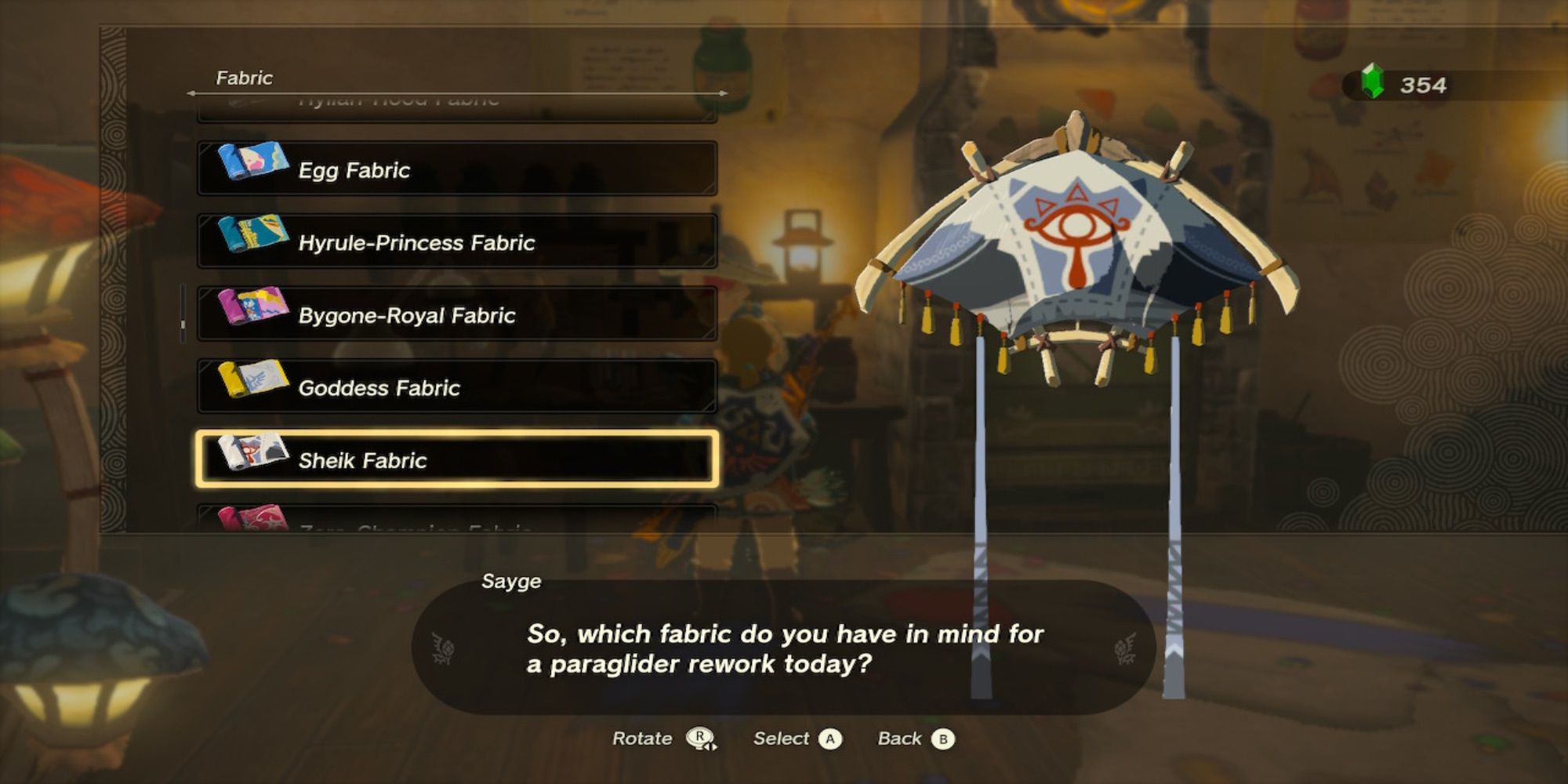Click the Fabric category header label
The width and height of the screenshot is (1568, 784).
(243, 78)
